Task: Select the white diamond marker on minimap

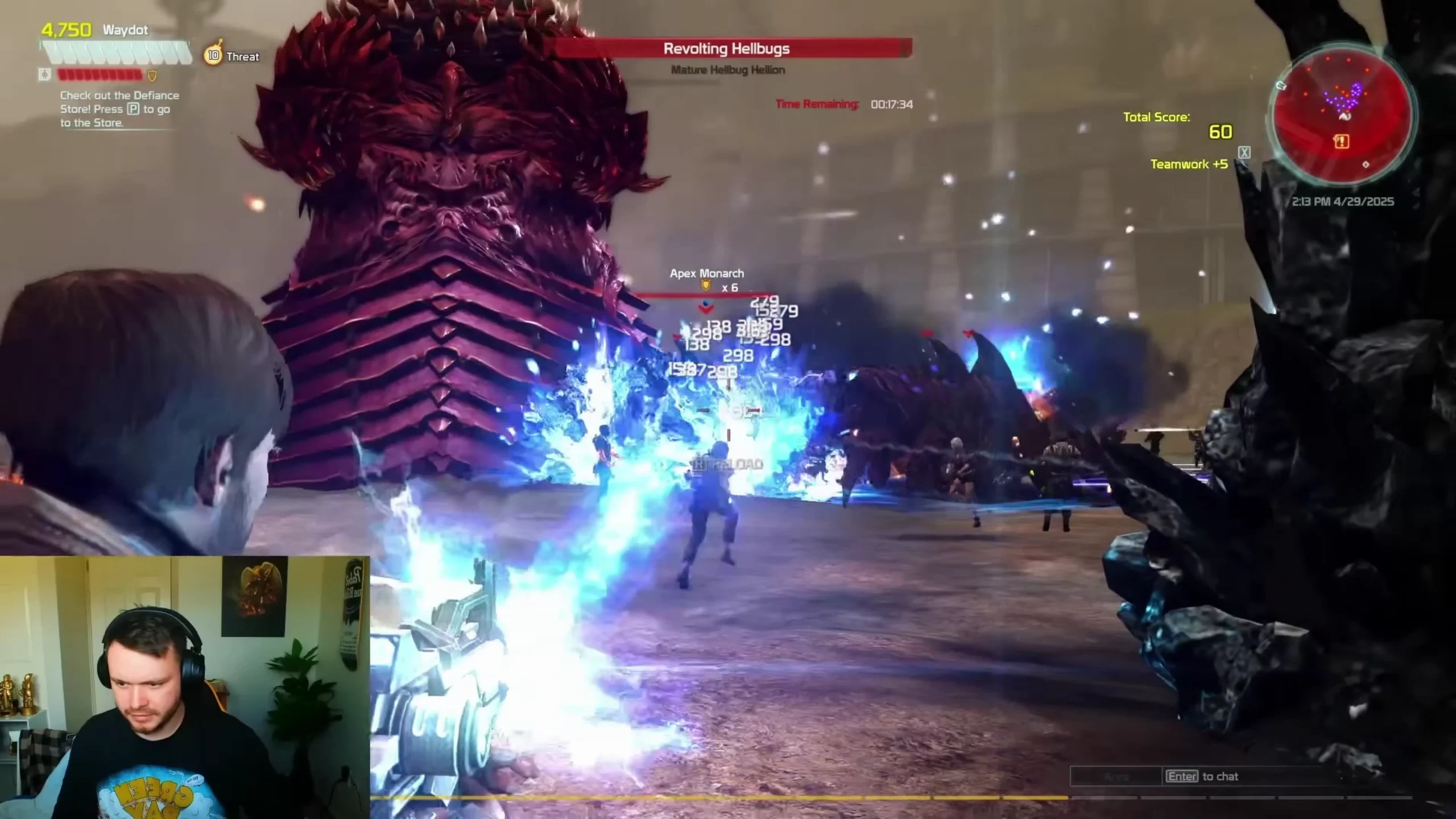Action: (x=1366, y=164)
